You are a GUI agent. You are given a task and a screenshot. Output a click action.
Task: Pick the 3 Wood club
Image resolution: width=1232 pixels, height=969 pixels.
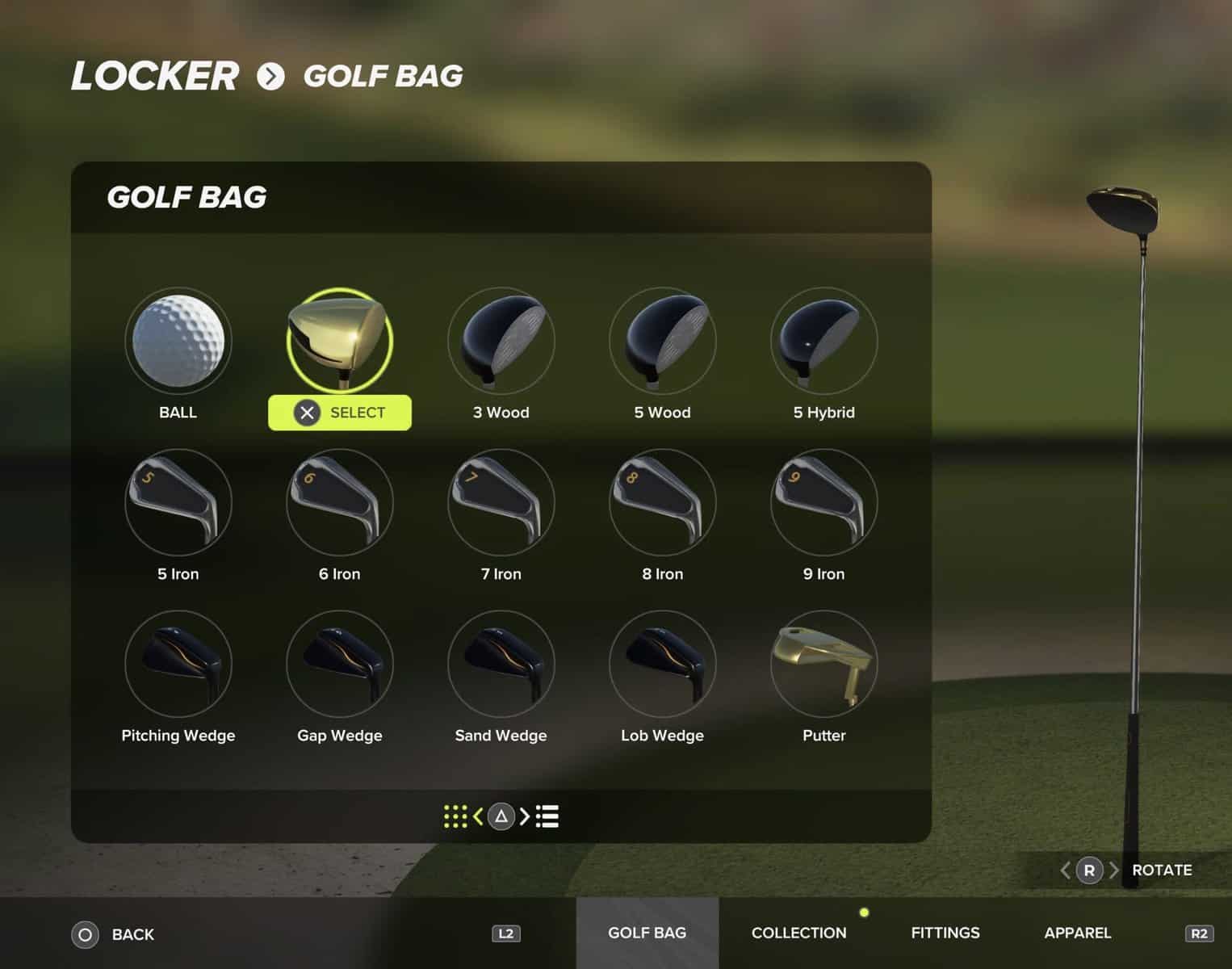(x=501, y=341)
